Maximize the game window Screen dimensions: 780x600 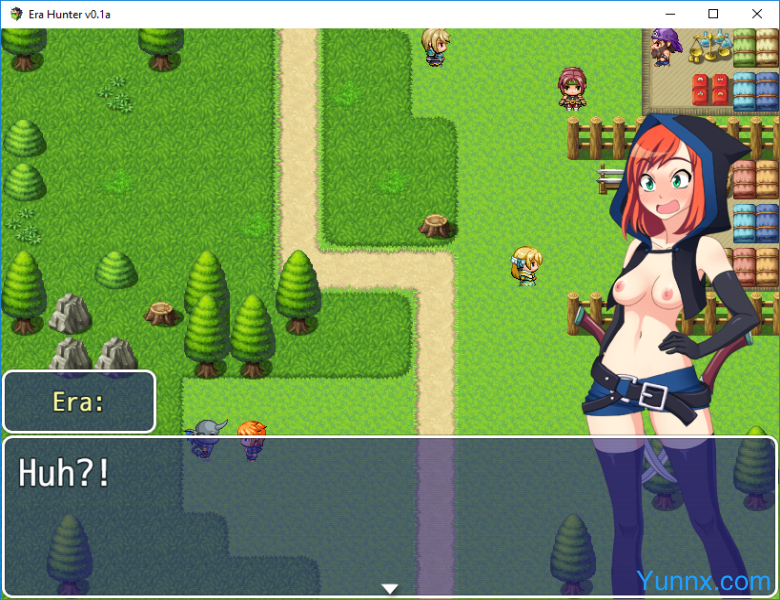(x=712, y=14)
